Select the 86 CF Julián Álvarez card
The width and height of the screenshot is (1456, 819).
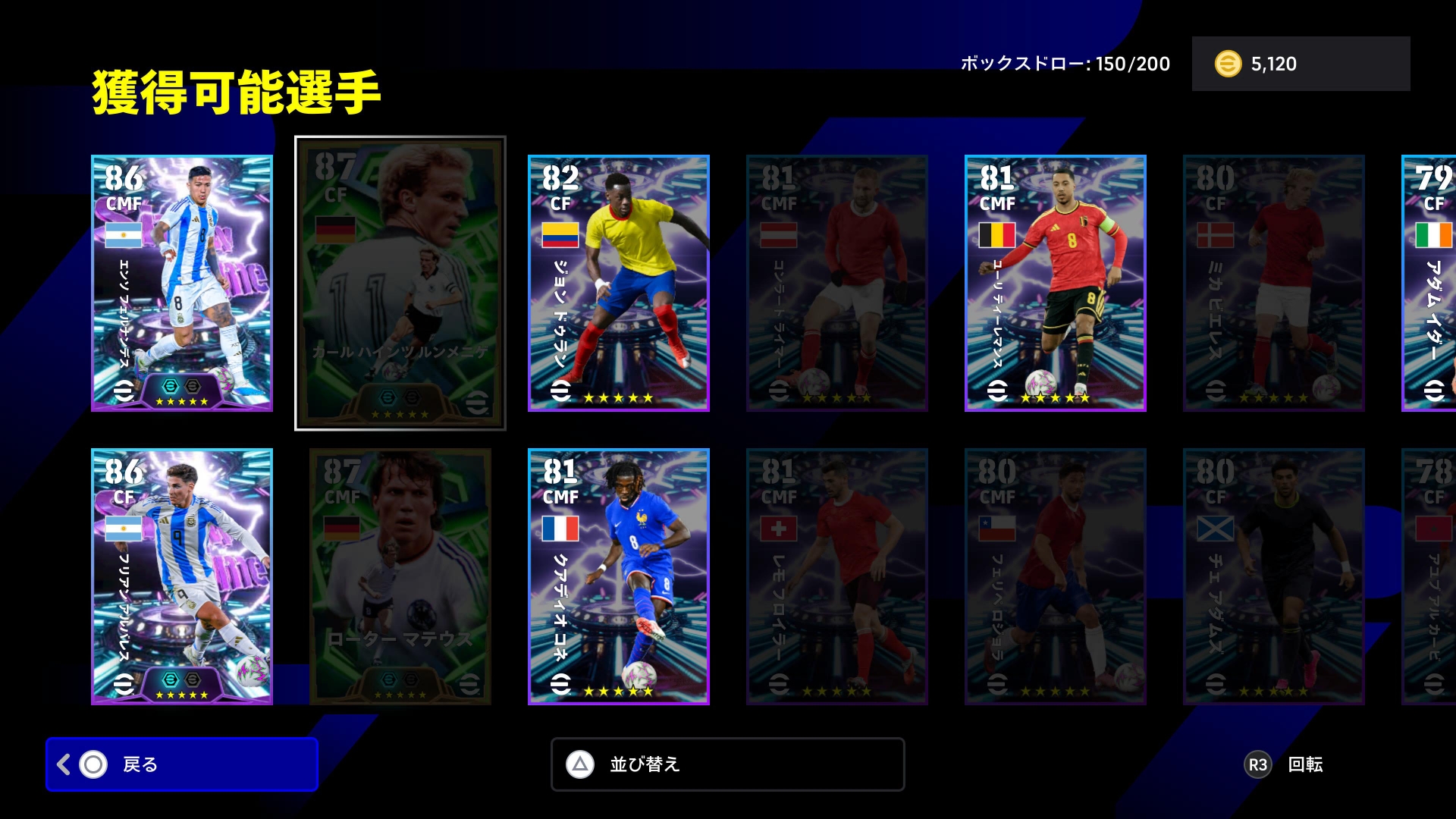[x=182, y=577]
